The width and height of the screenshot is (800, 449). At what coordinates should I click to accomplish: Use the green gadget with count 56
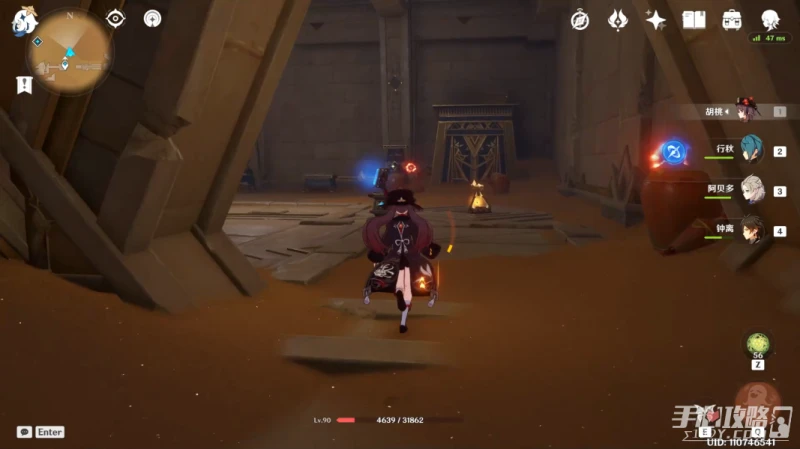click(758, 345)
